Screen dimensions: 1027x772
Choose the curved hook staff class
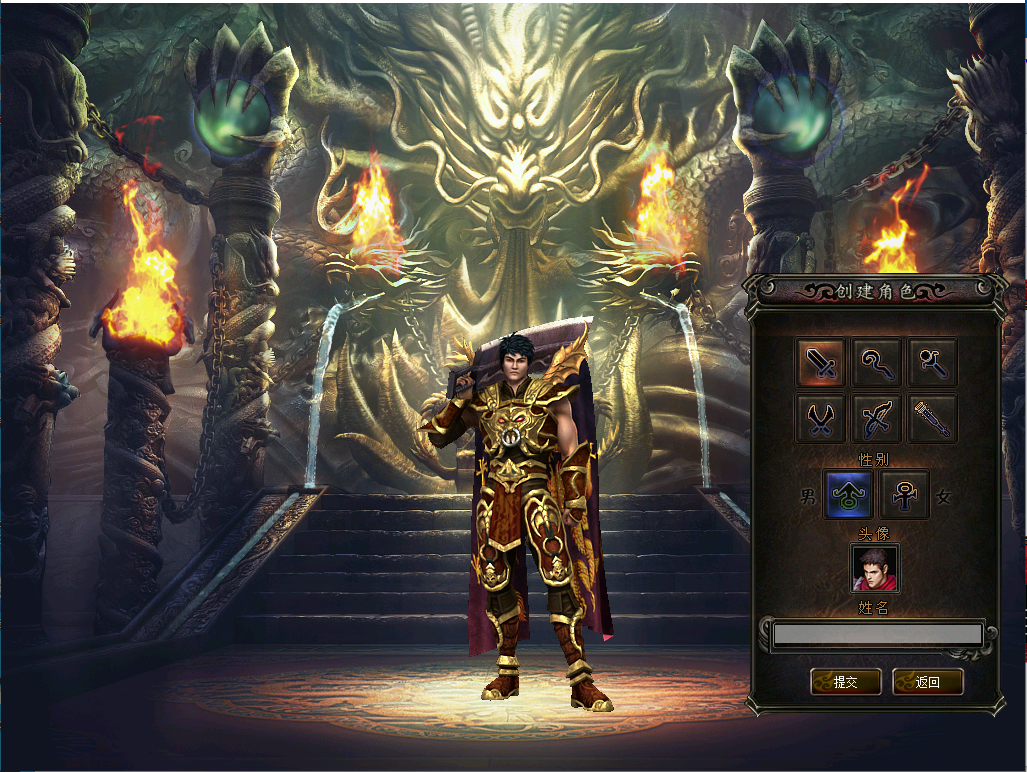(877, 362)
